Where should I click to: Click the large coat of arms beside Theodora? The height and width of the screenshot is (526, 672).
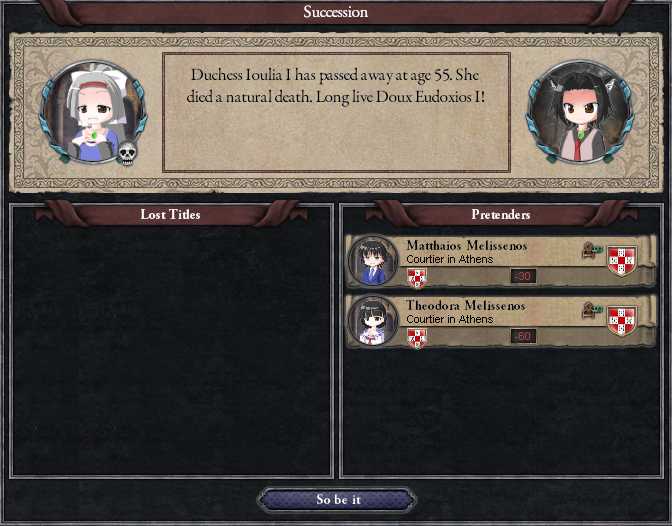pos(622,319)
